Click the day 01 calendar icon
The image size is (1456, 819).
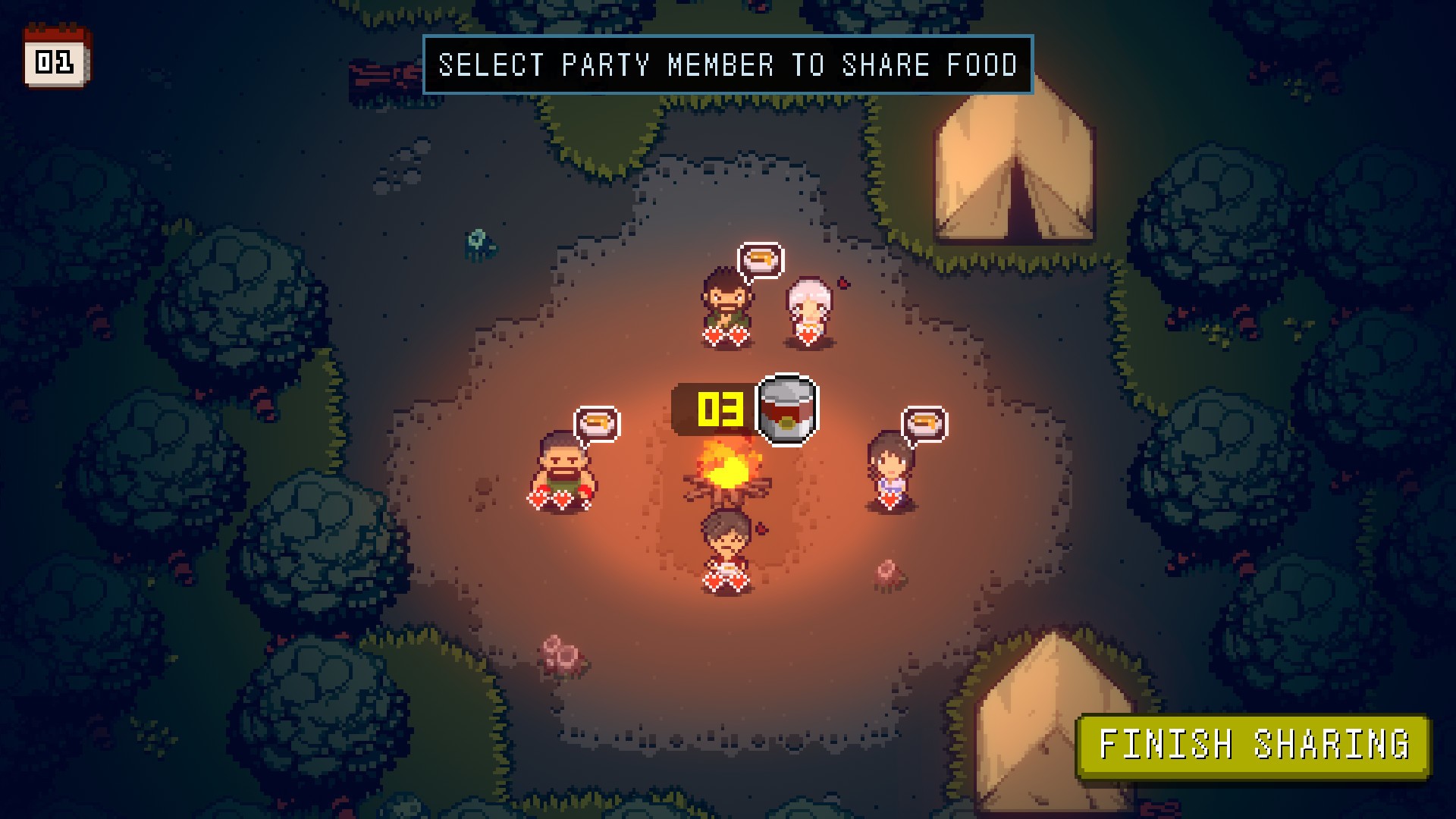55,57
